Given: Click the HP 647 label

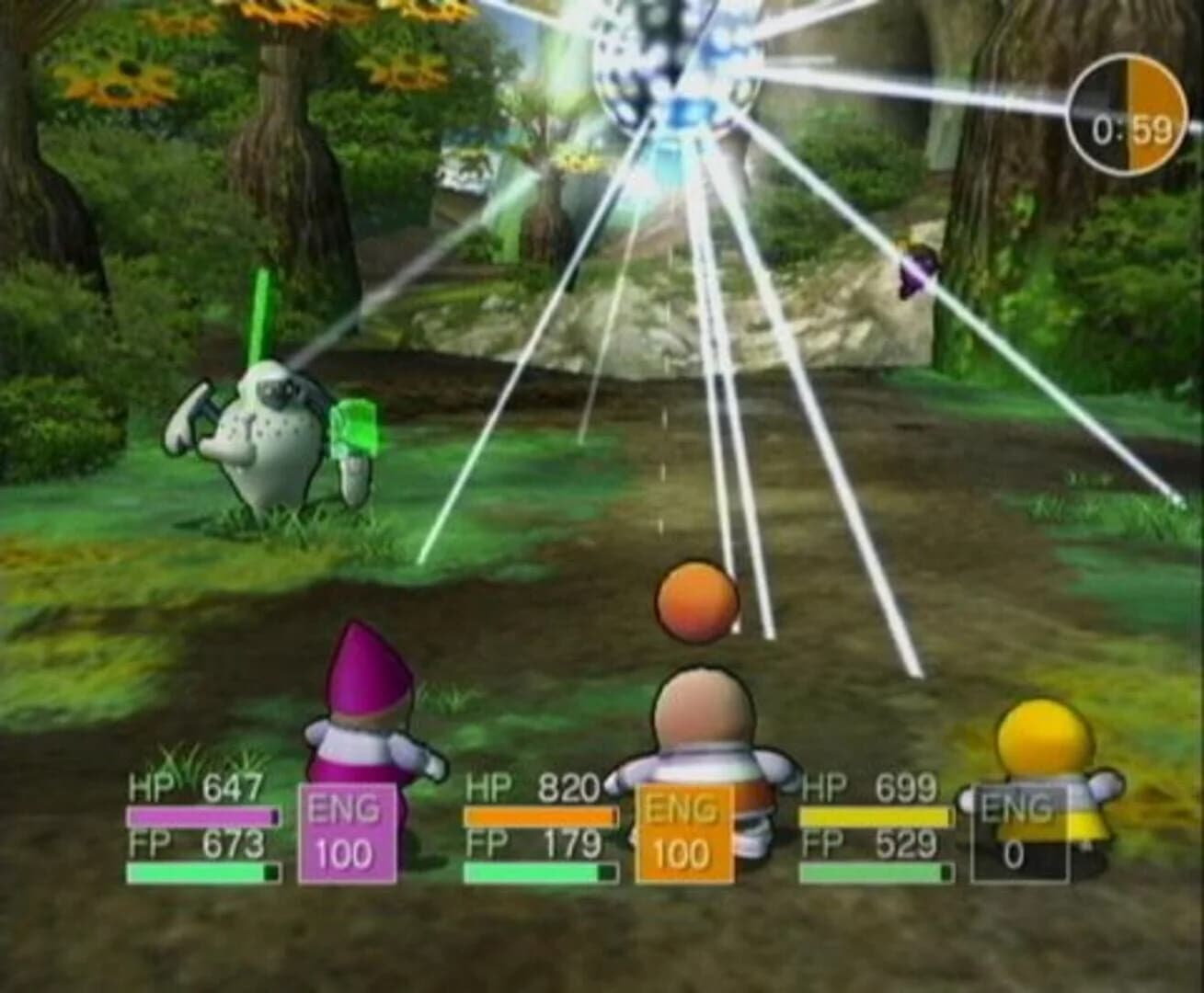Looking at the screenshot, I should (x=195, y=789).
